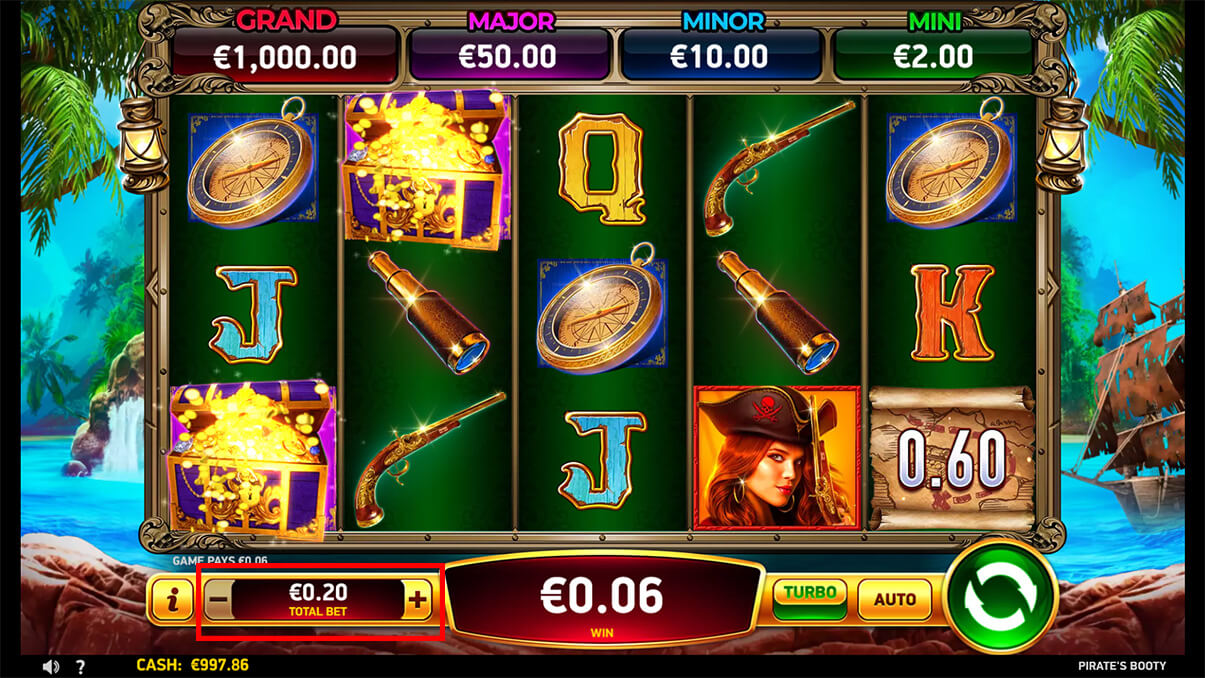Spin the reels with the green button
The width and height of the screenshot is (1205, 678).
coord(1001,598)
